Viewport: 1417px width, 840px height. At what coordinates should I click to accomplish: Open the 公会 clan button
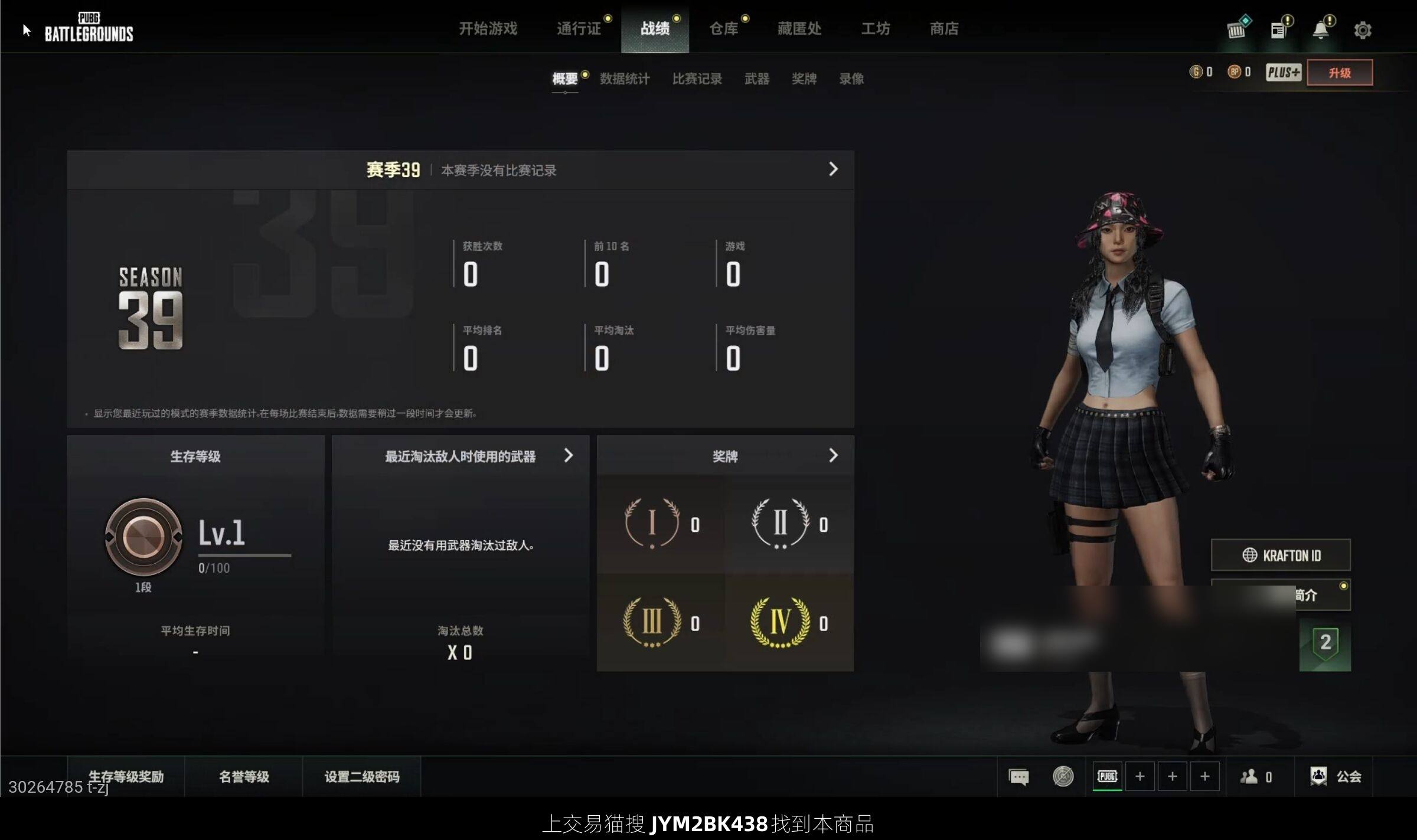(x=1336, y=776)
